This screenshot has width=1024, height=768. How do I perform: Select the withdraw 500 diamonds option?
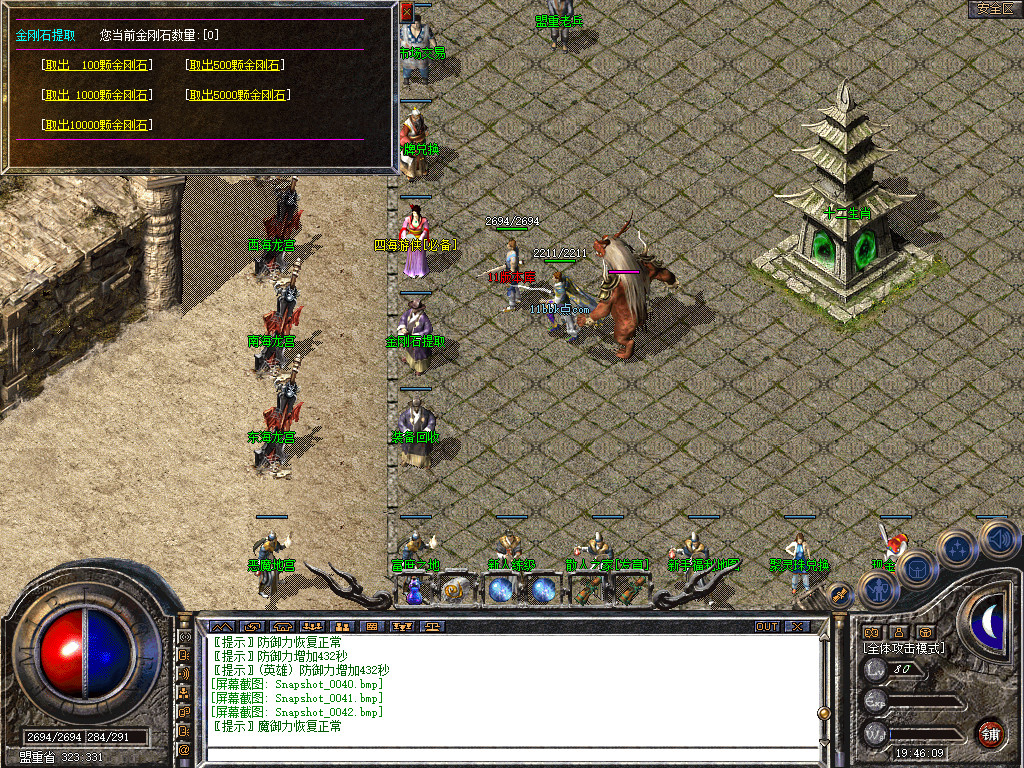coord(235,65)
